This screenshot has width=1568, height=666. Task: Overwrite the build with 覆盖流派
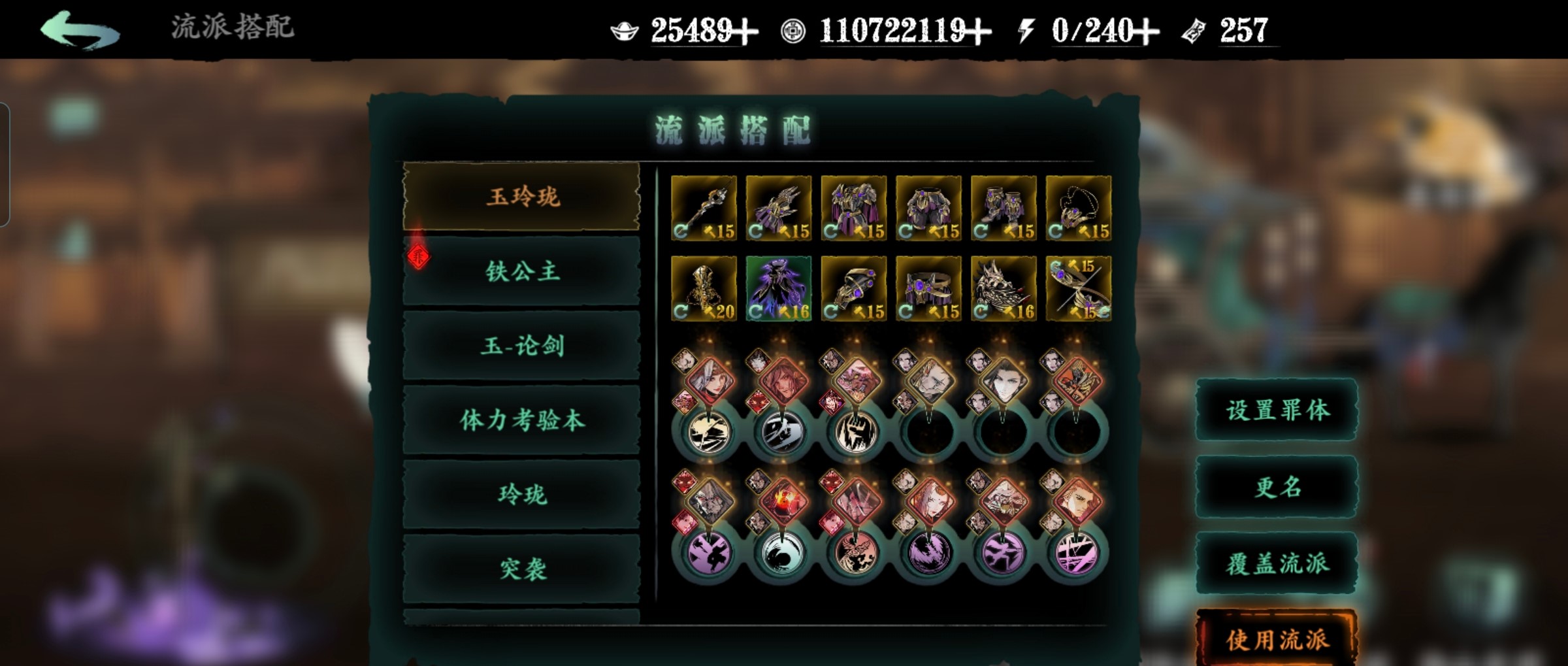(1277, 563)
